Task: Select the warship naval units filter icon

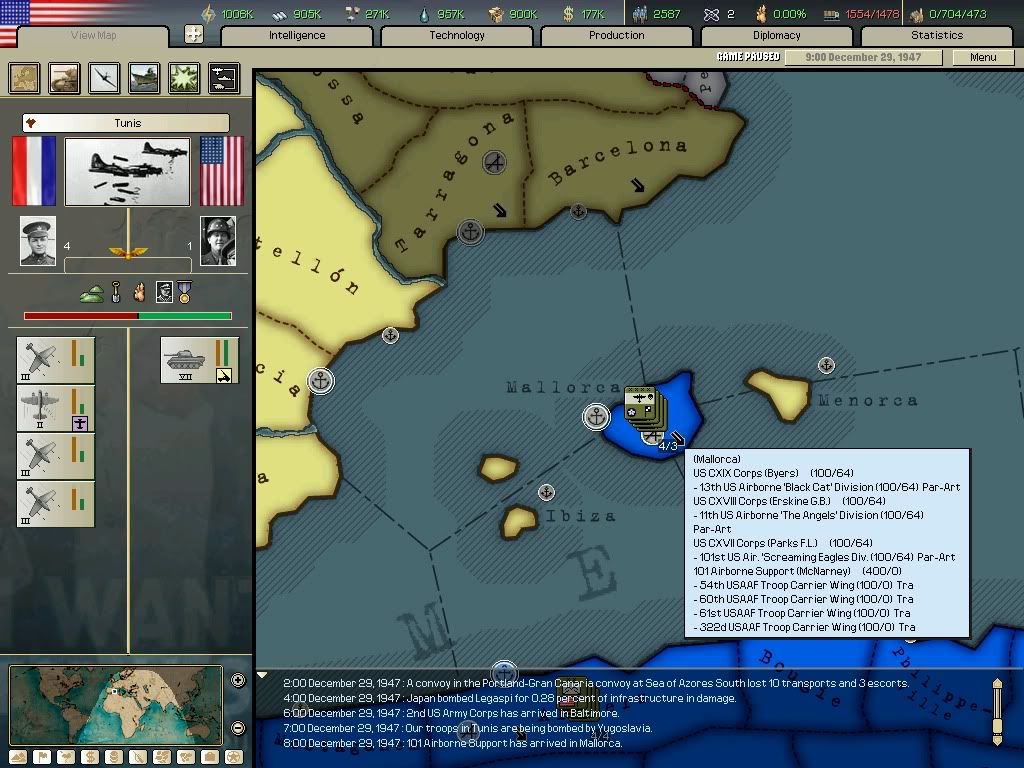Action: pyautogui.click(x=144, y=77)
